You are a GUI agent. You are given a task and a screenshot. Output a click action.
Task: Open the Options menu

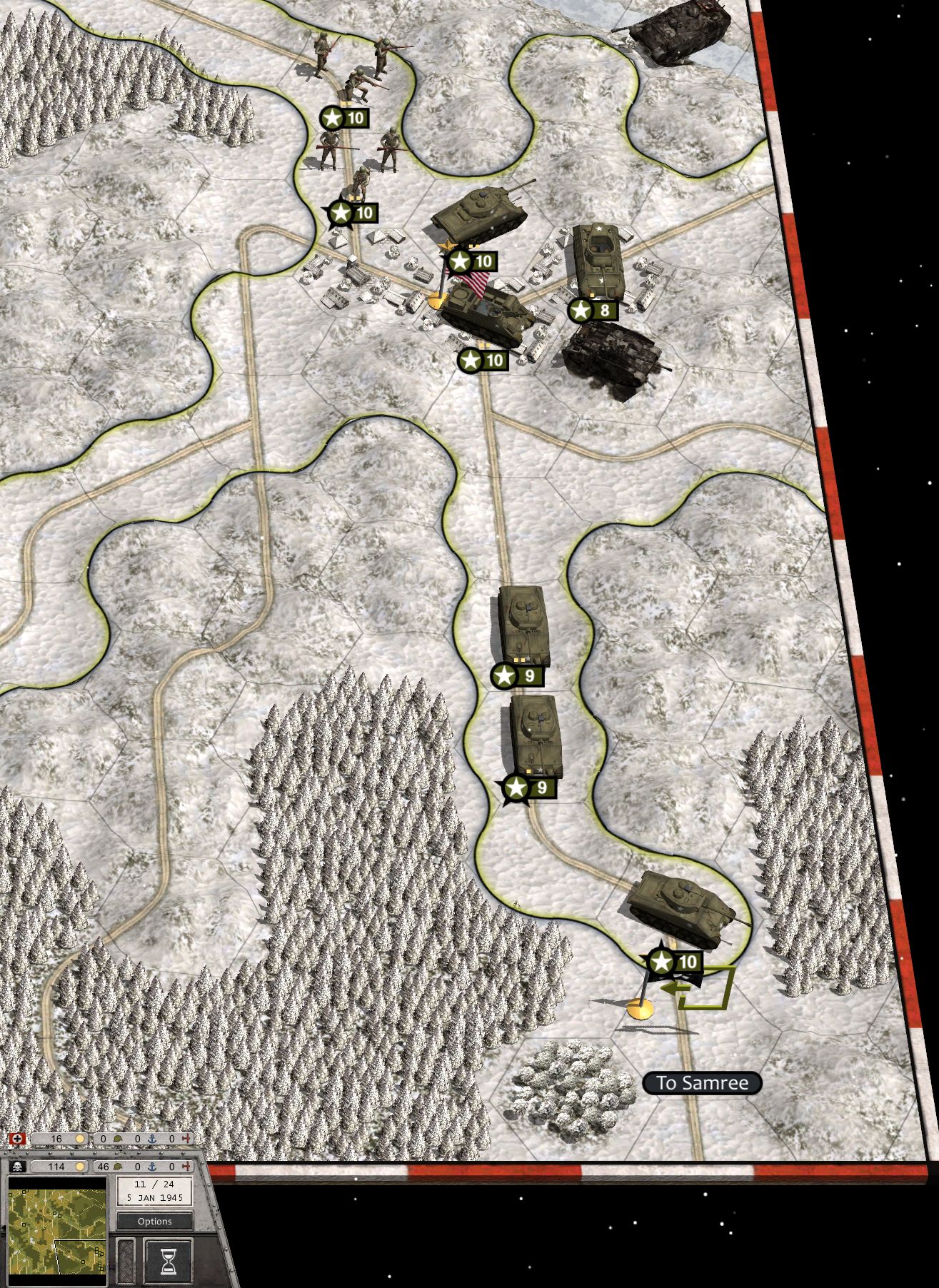[x=155, y=1221]
